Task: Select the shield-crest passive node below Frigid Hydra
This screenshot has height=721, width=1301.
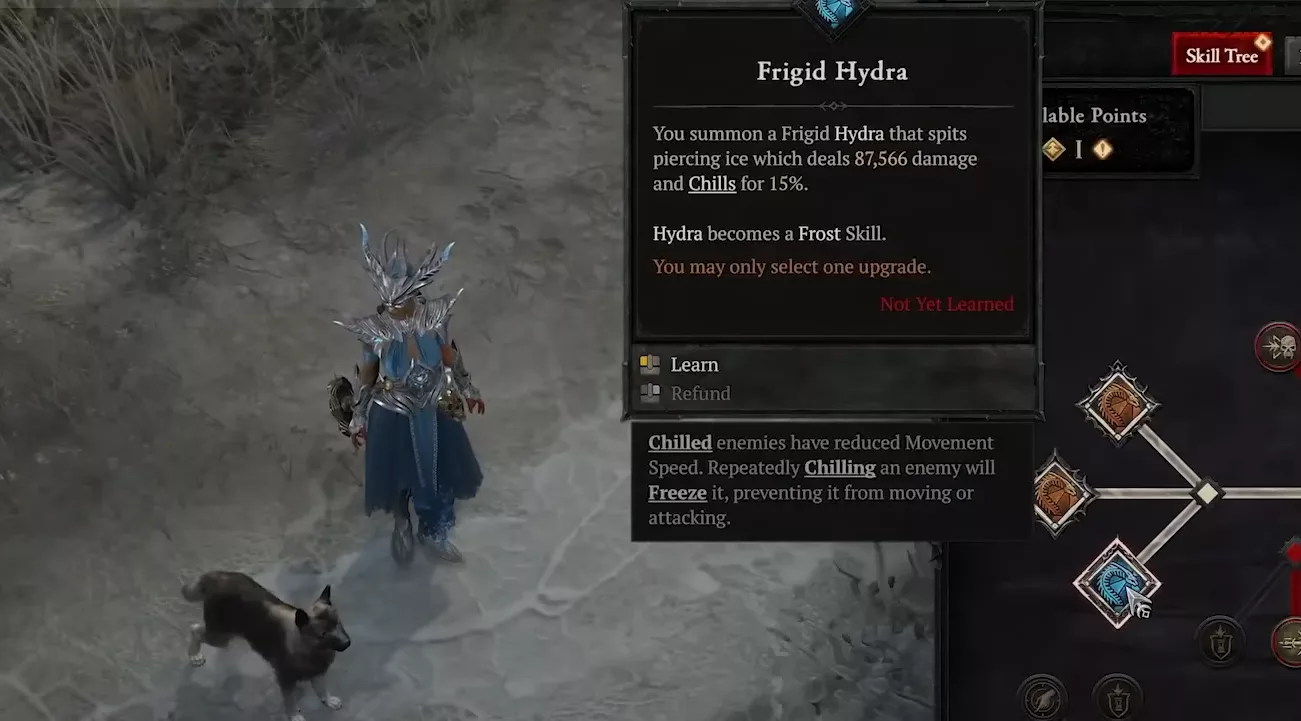Action: pyautogui.click(x=1220, y=641)
